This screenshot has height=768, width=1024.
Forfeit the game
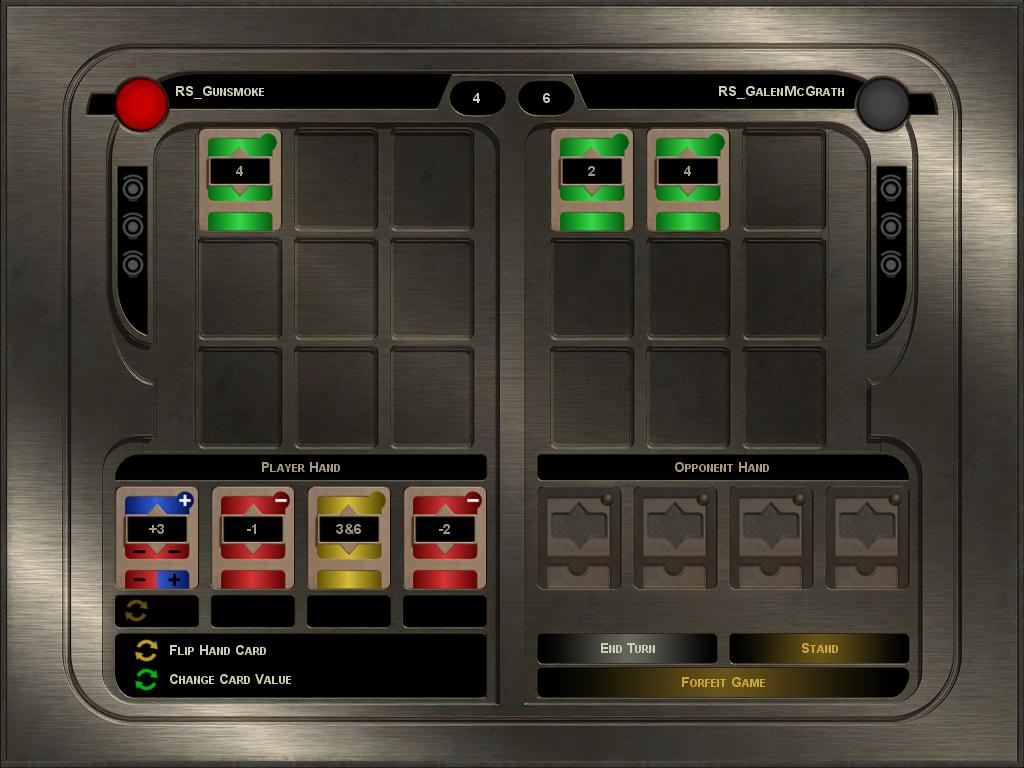(723, 682)
